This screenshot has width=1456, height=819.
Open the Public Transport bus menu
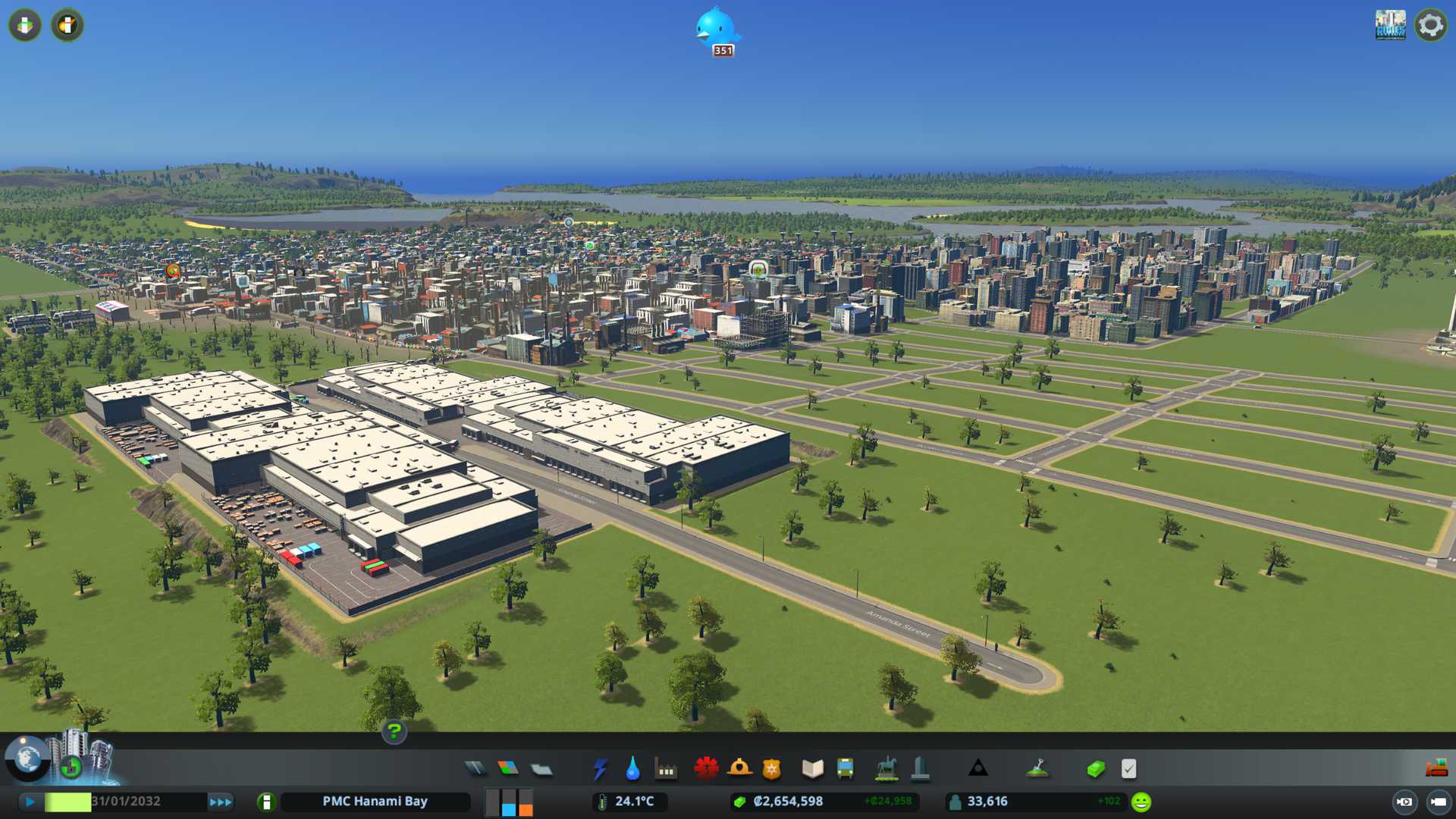pos(845,769)
